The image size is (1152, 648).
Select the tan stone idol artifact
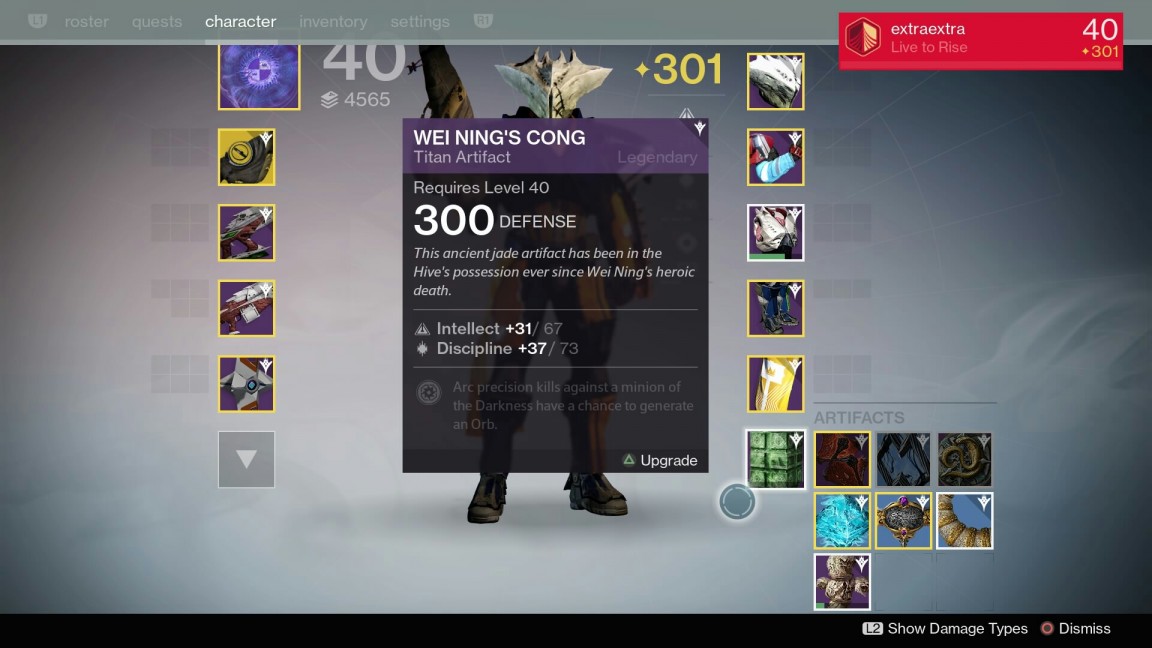coord(842,581)
